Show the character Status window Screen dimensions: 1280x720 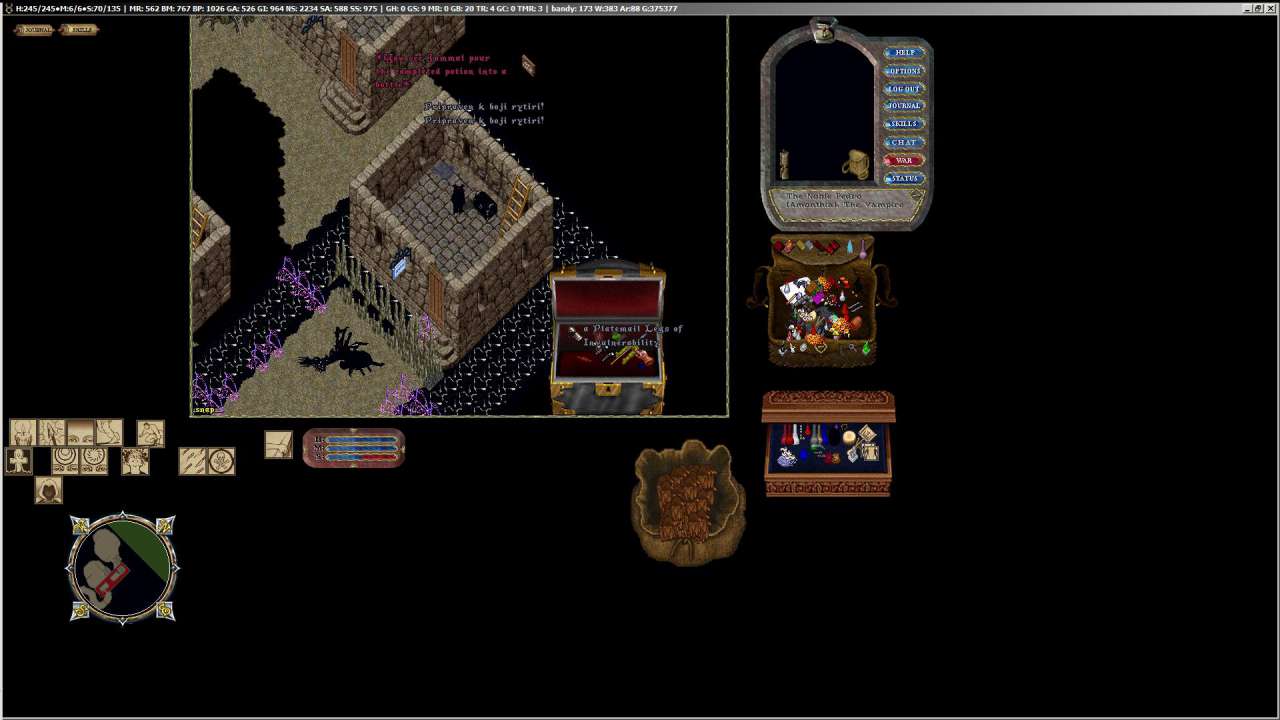coord(904,178)
